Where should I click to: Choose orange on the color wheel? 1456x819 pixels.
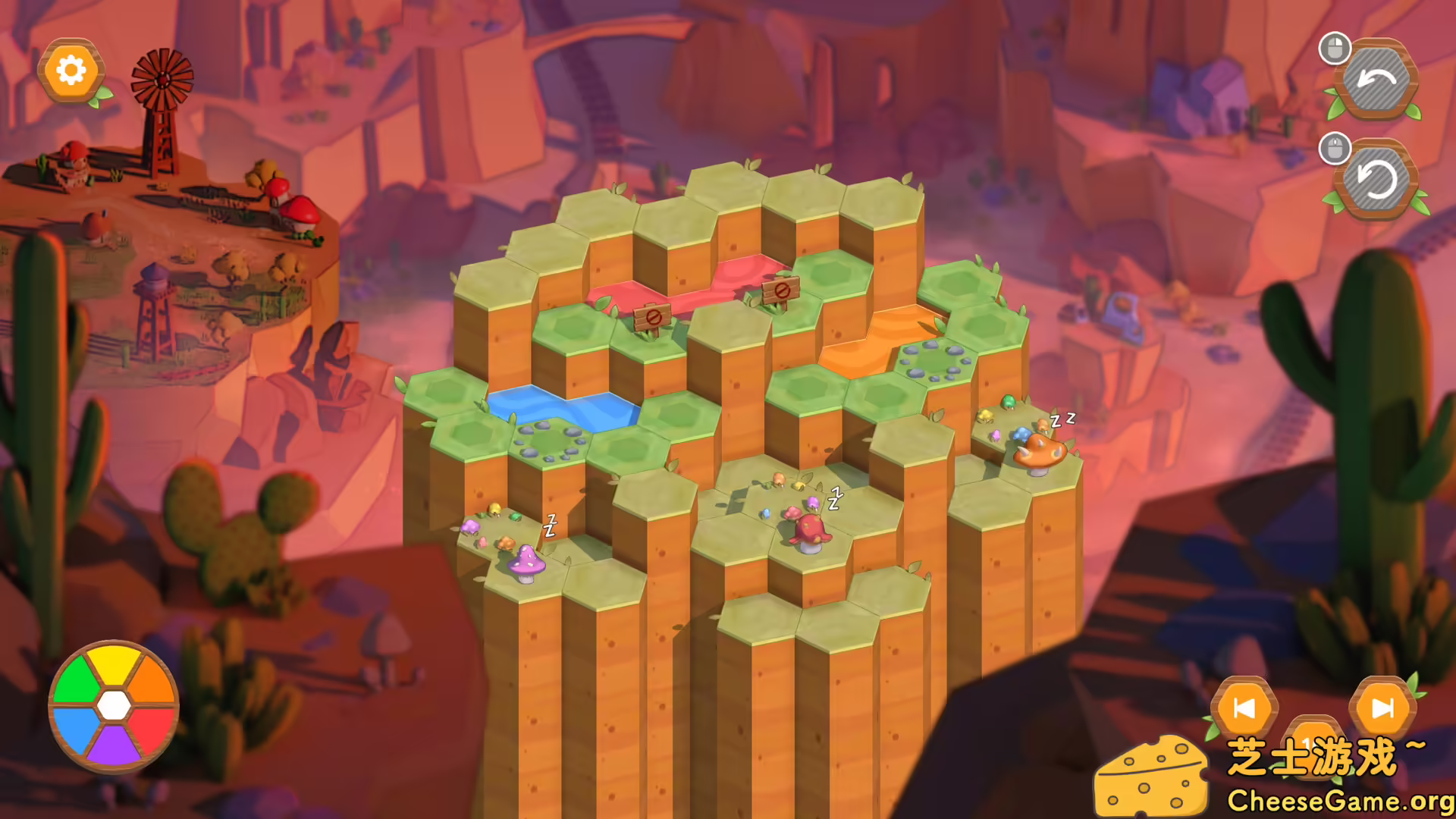pyautogui.click(x=150, y=679)
